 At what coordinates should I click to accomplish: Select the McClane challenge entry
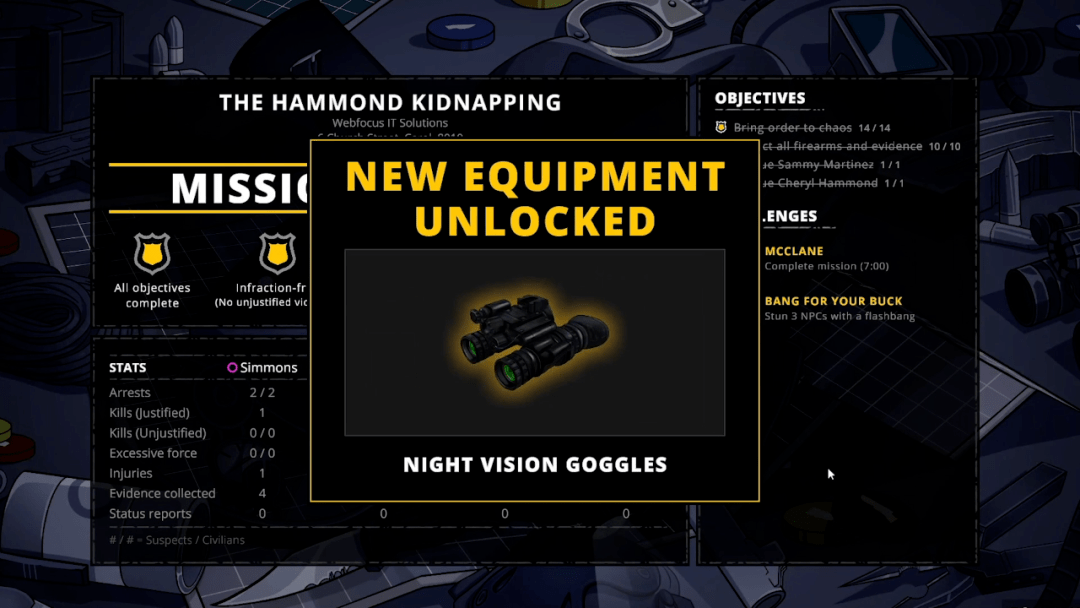tap(794, 251)
